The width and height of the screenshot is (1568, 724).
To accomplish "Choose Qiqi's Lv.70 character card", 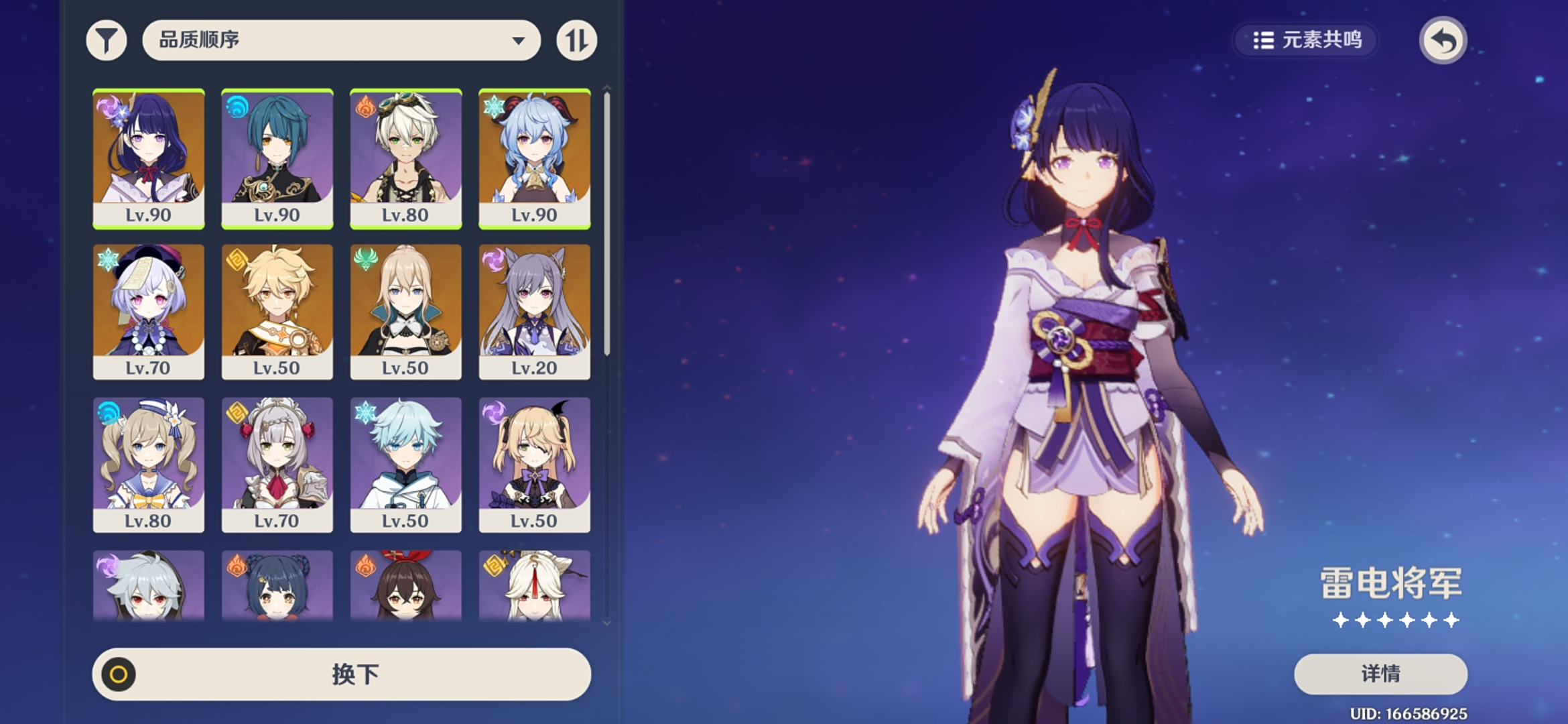I will coord(148,311).
